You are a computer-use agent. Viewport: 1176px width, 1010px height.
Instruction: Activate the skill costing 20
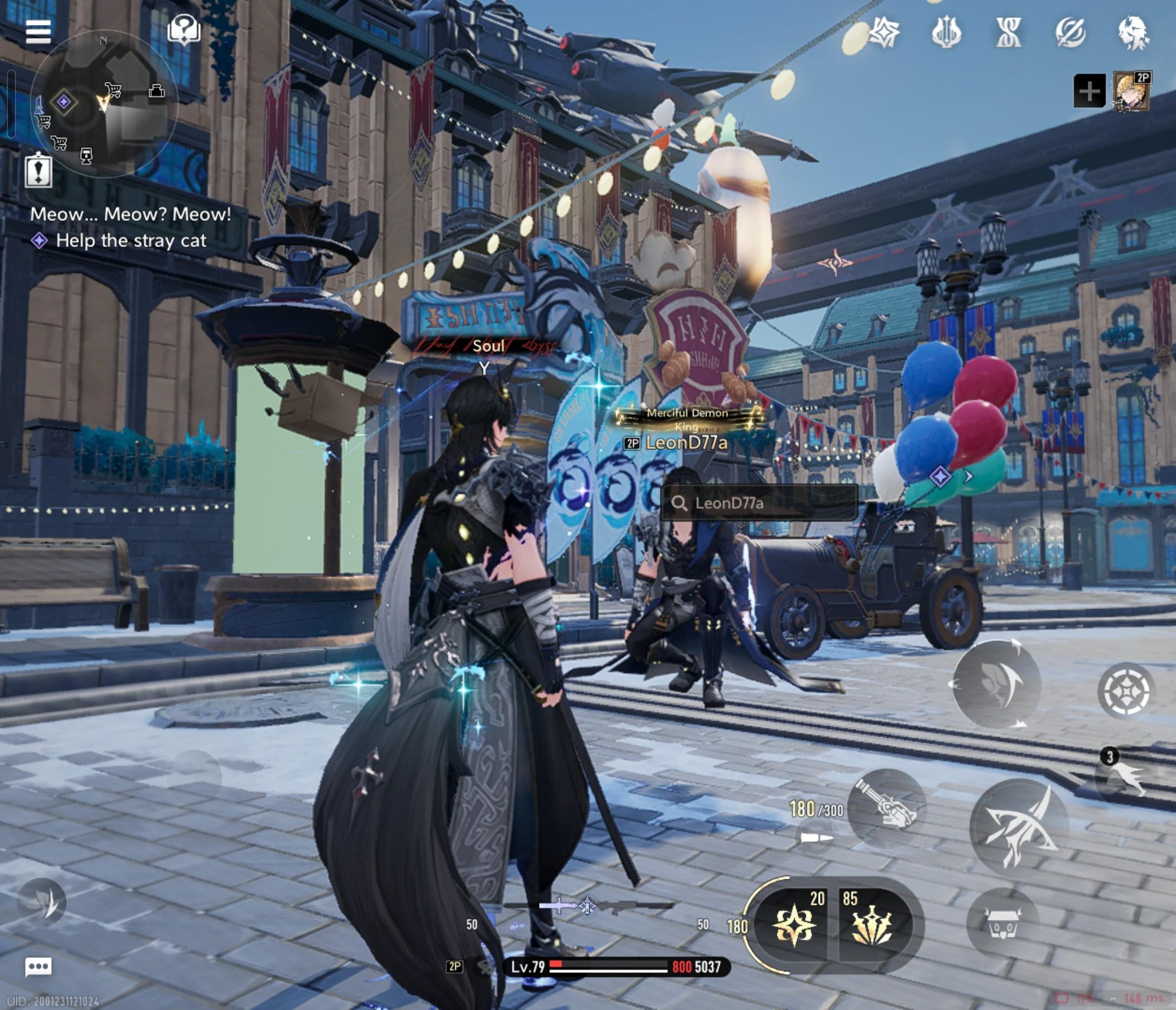(x=795, y=925)
